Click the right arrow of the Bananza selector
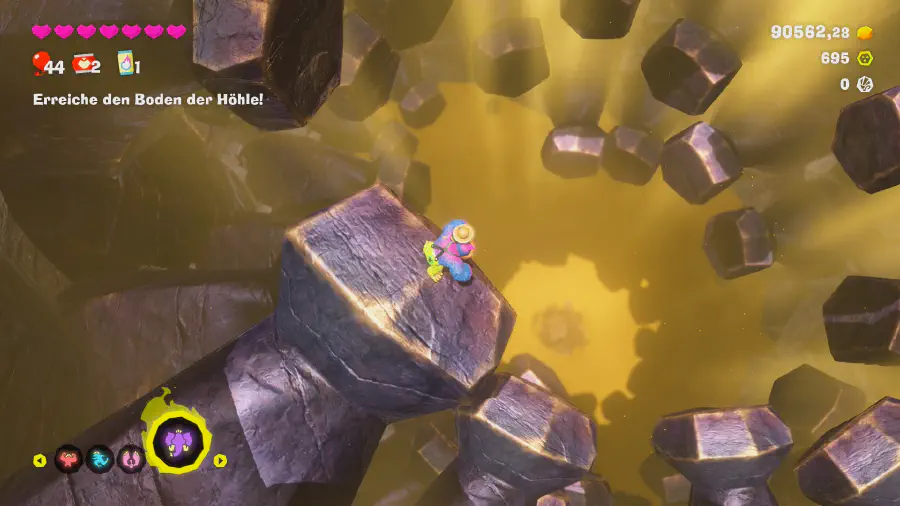The image size is (900, 506). point(221,461)
